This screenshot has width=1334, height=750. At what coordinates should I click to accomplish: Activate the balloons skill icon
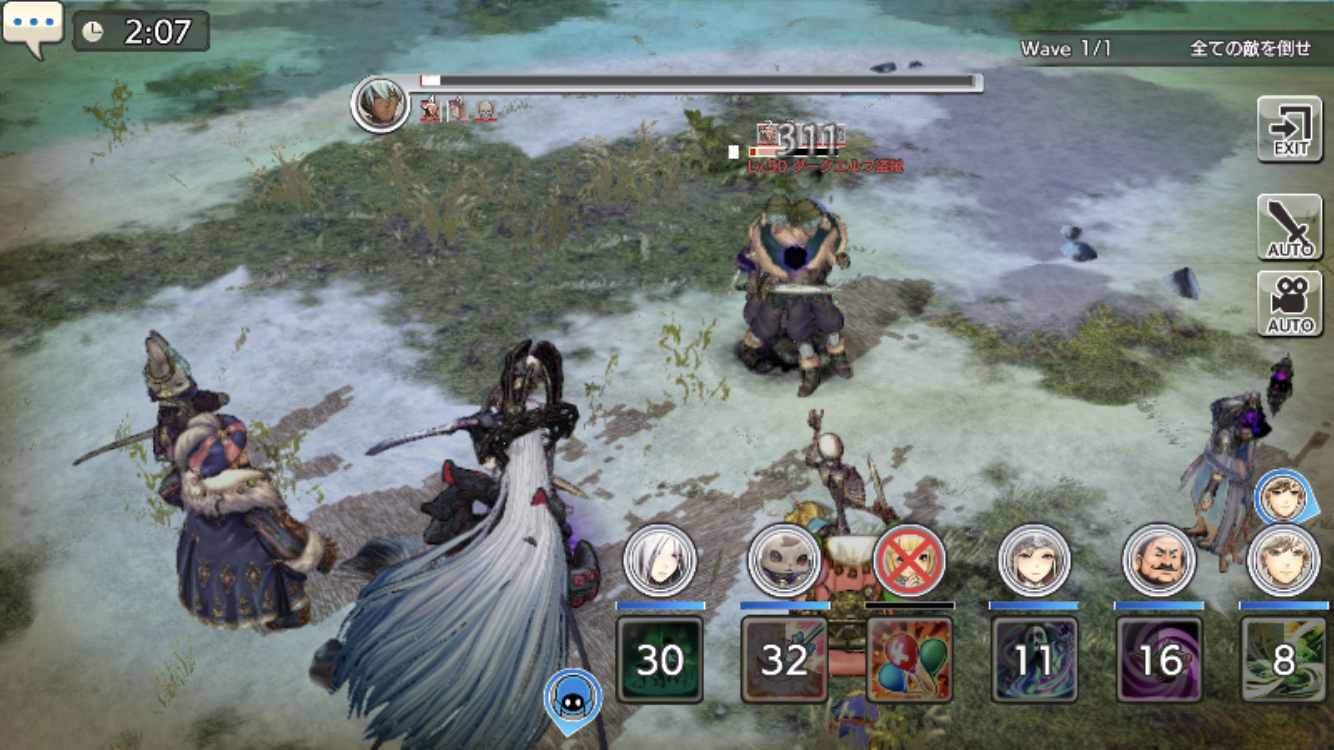909,659
